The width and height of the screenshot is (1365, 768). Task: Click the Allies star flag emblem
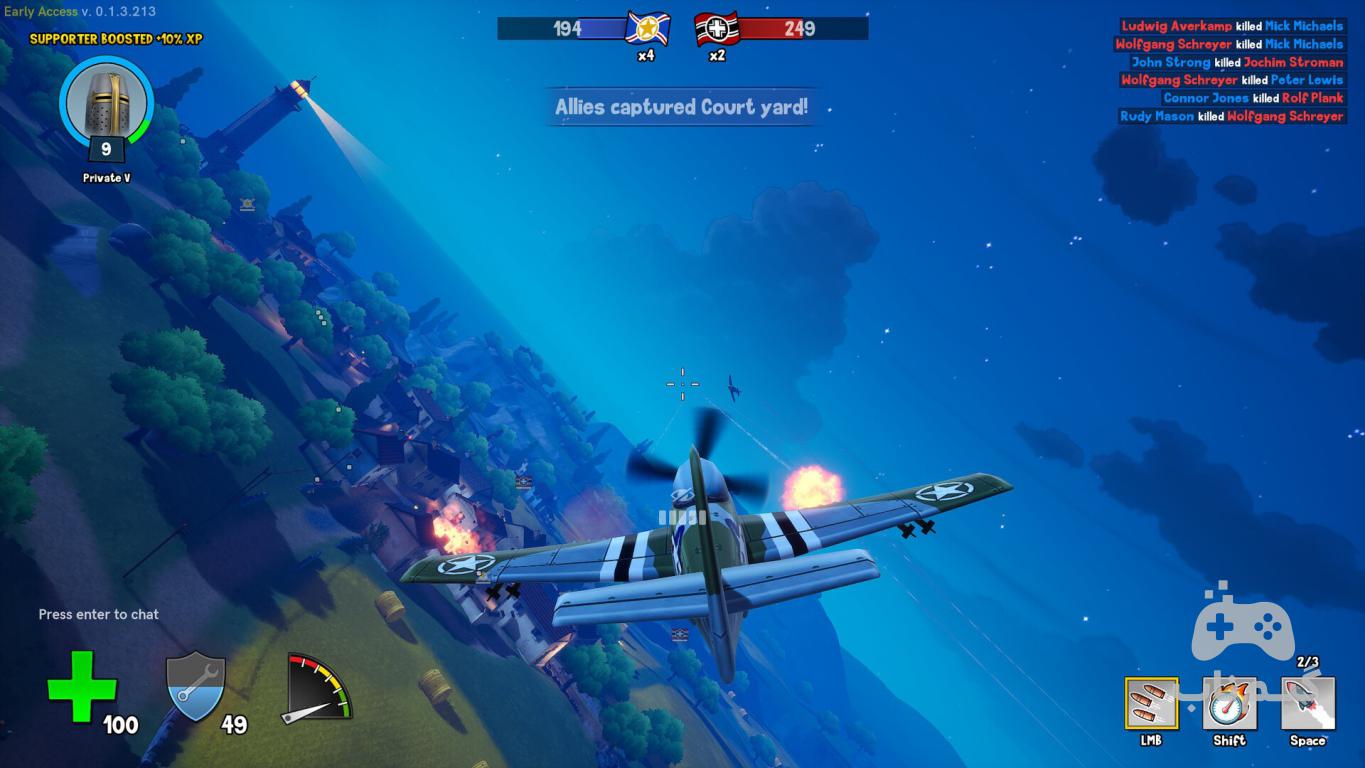pos(647,28)
